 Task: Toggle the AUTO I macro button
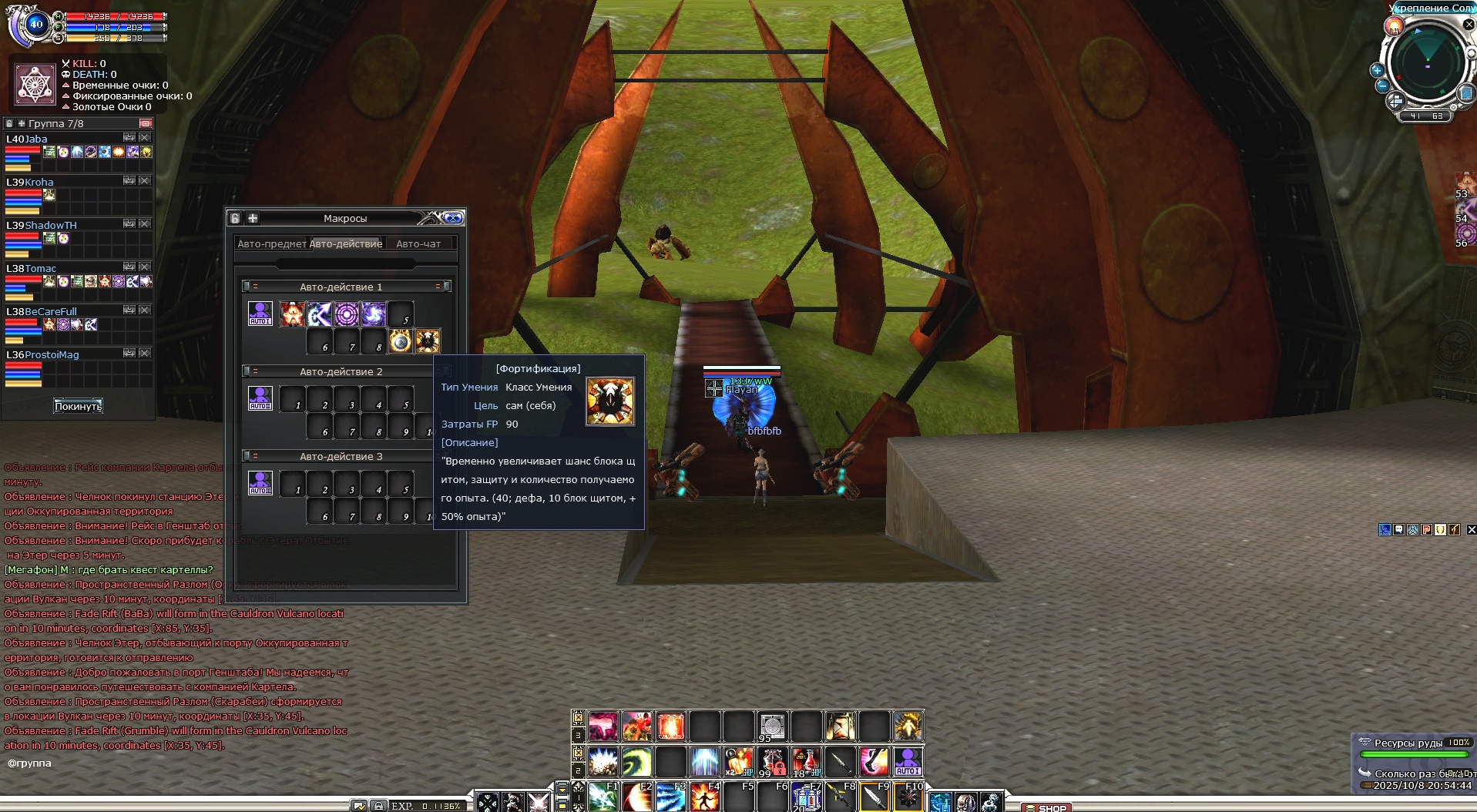(260, 314)
